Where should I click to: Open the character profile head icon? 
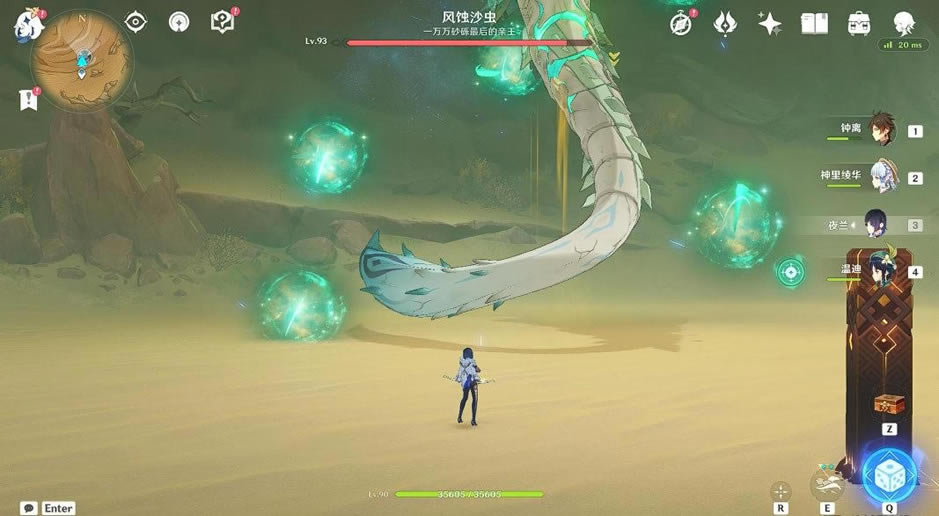pos(903,23)
